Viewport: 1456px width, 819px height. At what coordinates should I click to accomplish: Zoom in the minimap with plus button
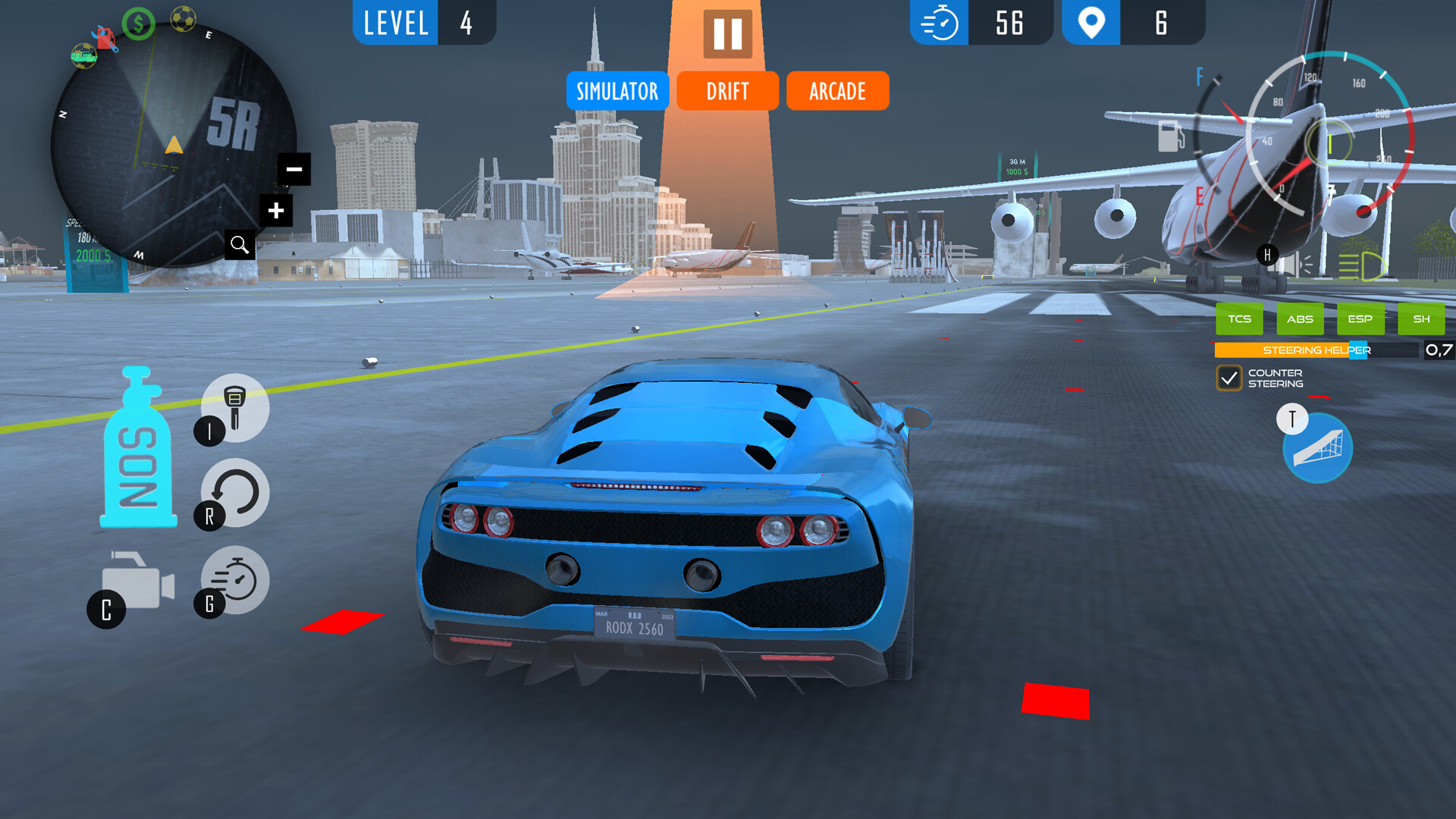pos(277,210)
